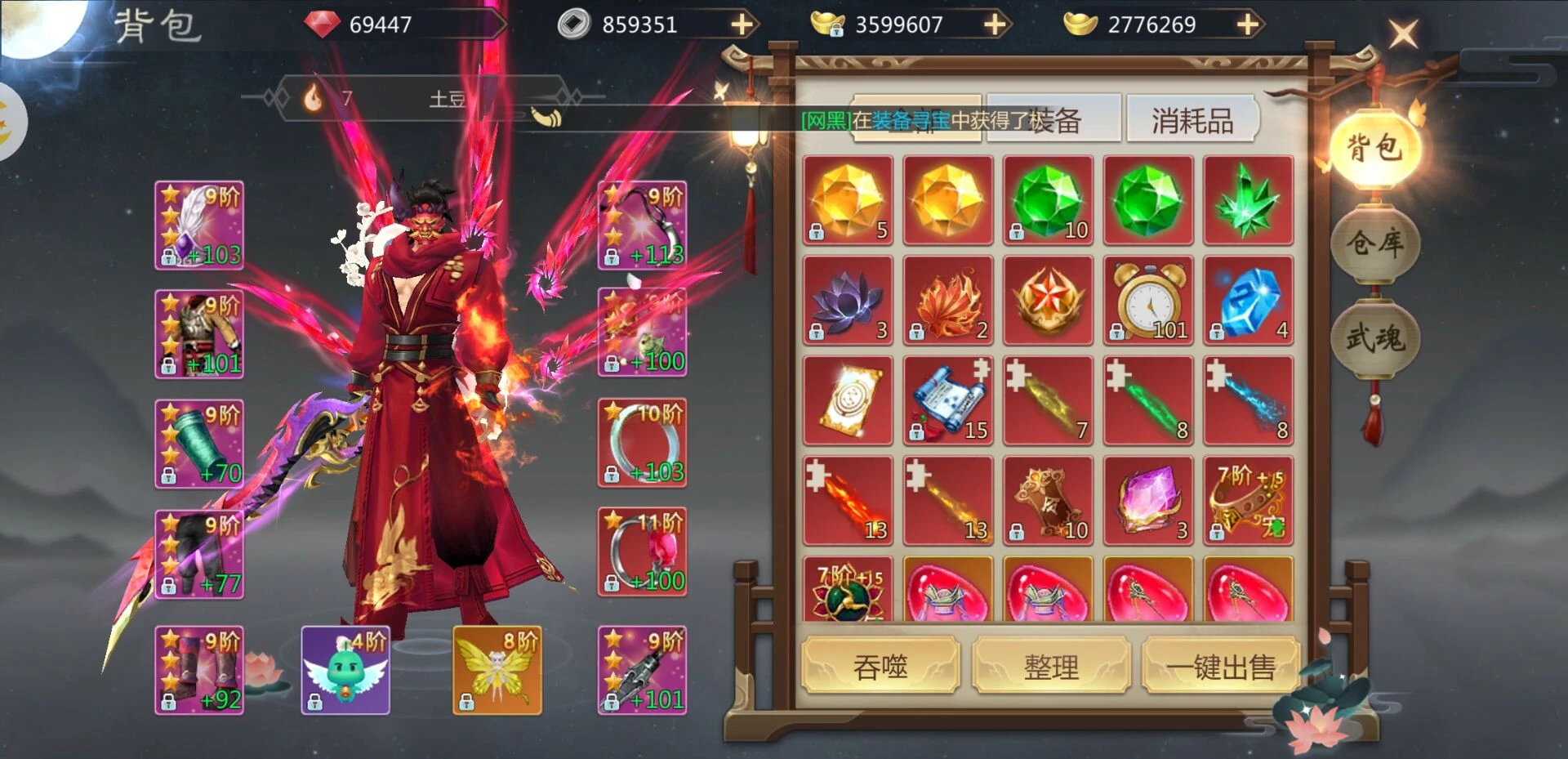Viewport: 1568px width, 759px height.
Task: Add more silver coins with plus button
Action: point(742,25)
